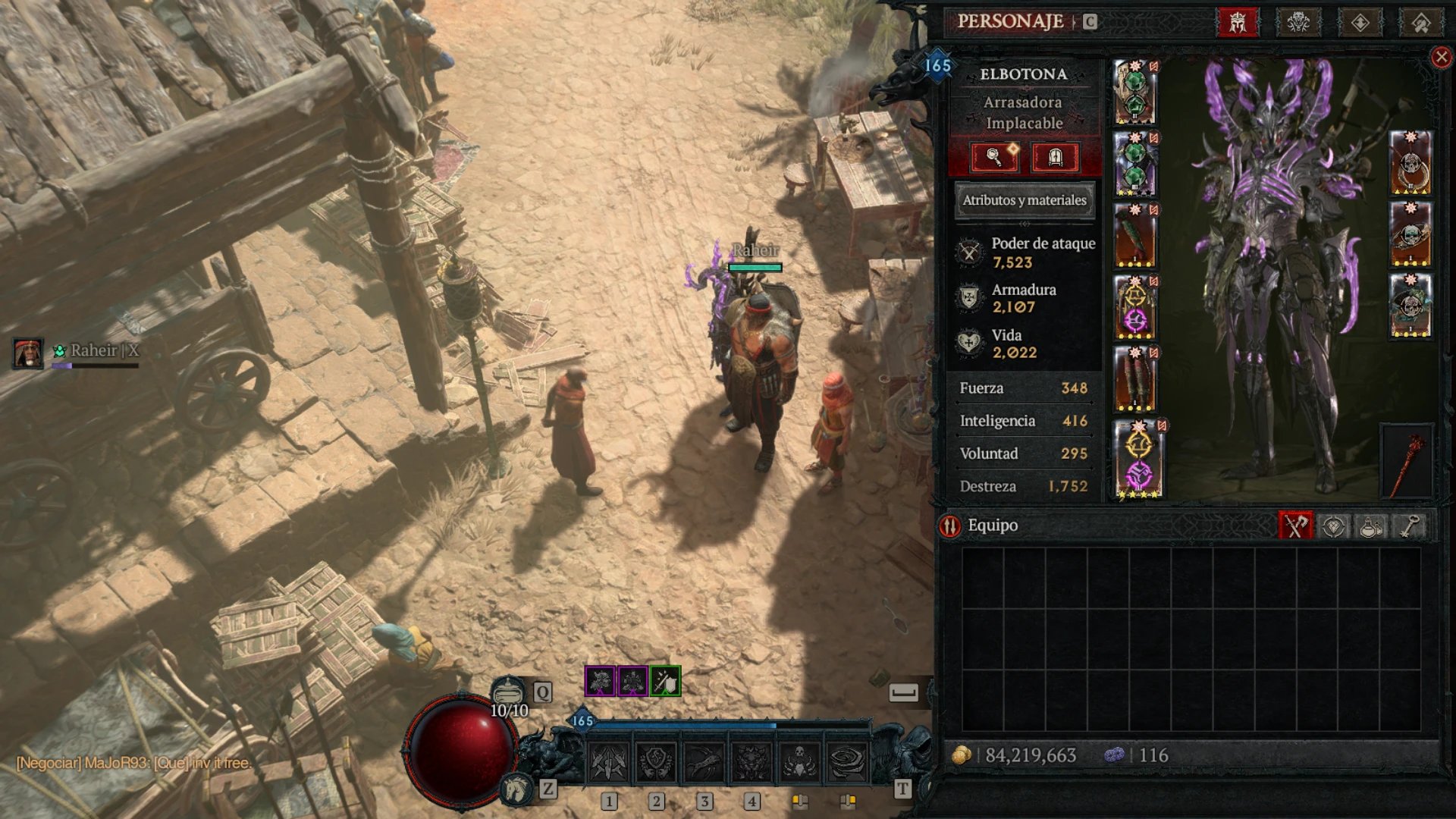Click the magnifying glass button under the title
The image size is (1456, 819).
coord(994,158)
